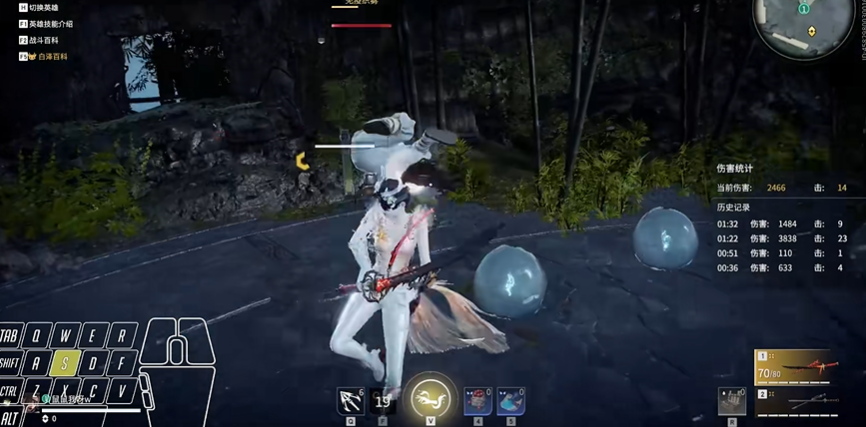Open the 战斗百科 combat encyclopedia
This screenshot has width=866, height=427.
pos(46,40)
